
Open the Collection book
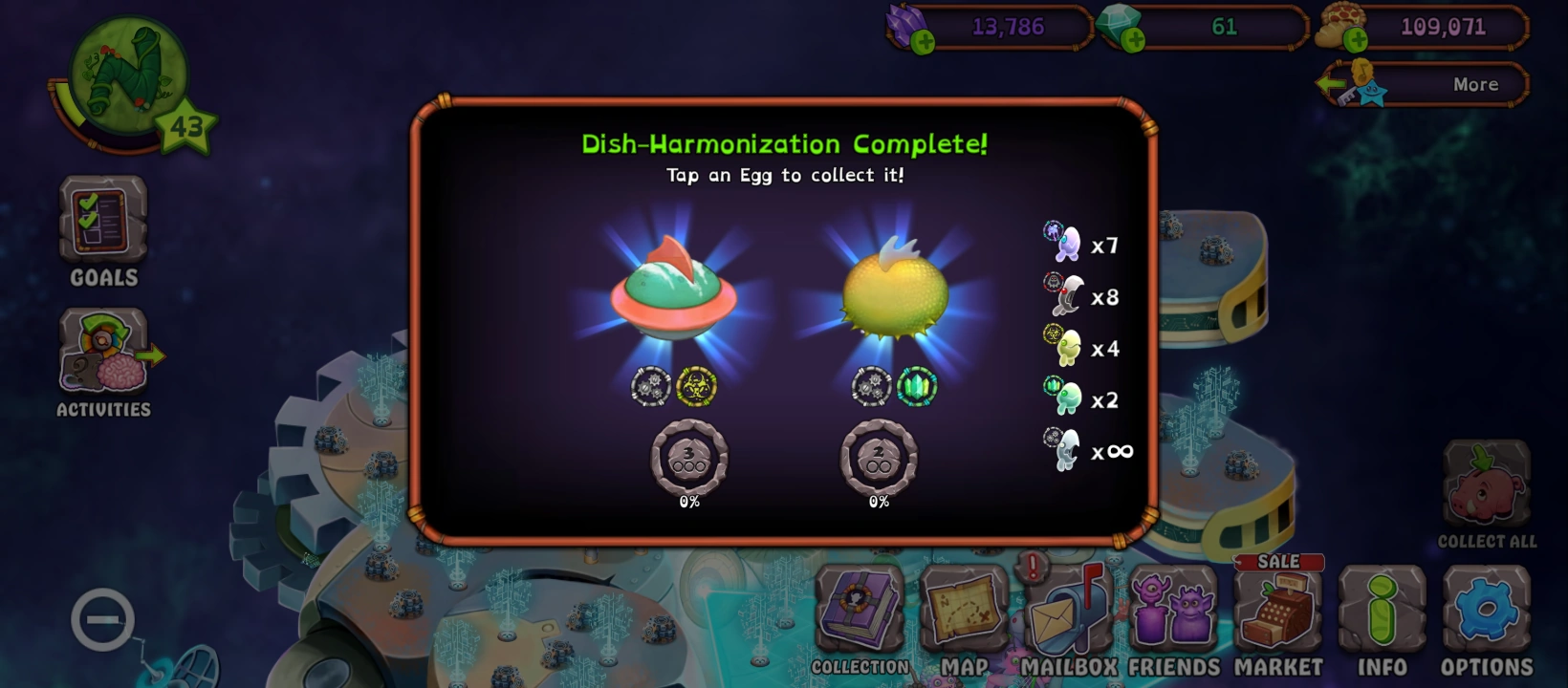860,612
